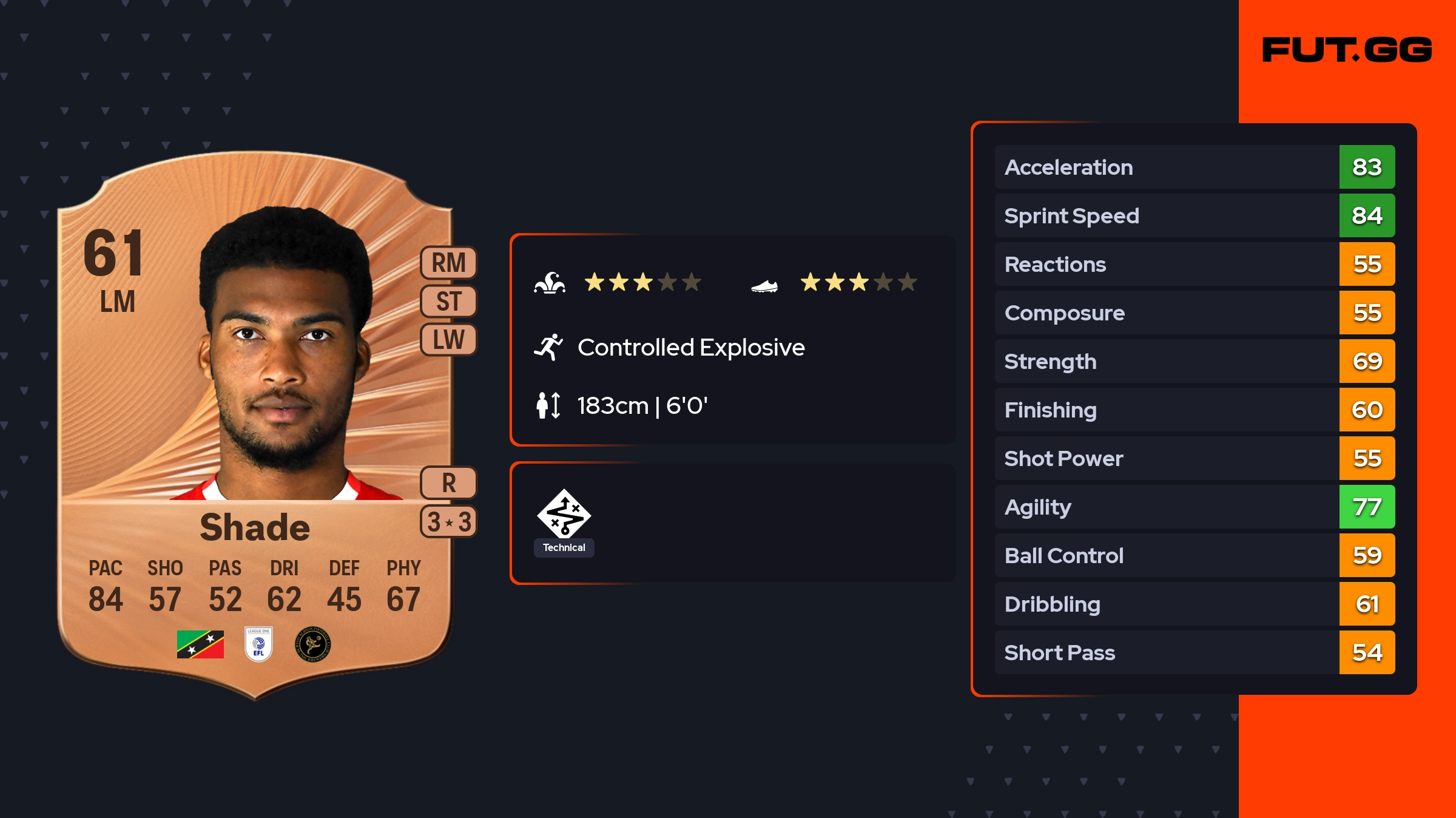Choose the LW alternate position badge

click(x=448, y=340)
